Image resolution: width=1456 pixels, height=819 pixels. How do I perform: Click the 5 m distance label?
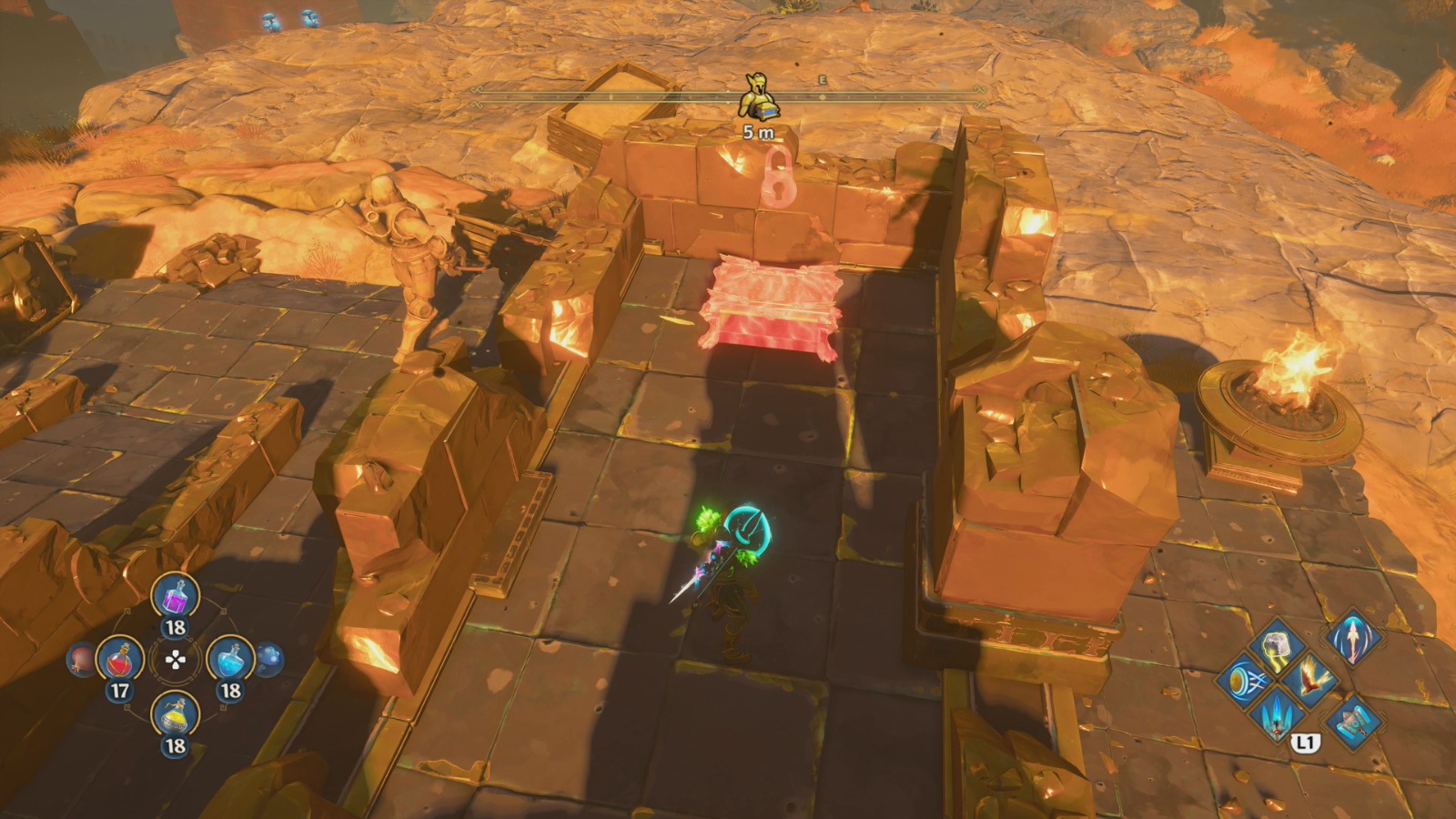point(759,132)
